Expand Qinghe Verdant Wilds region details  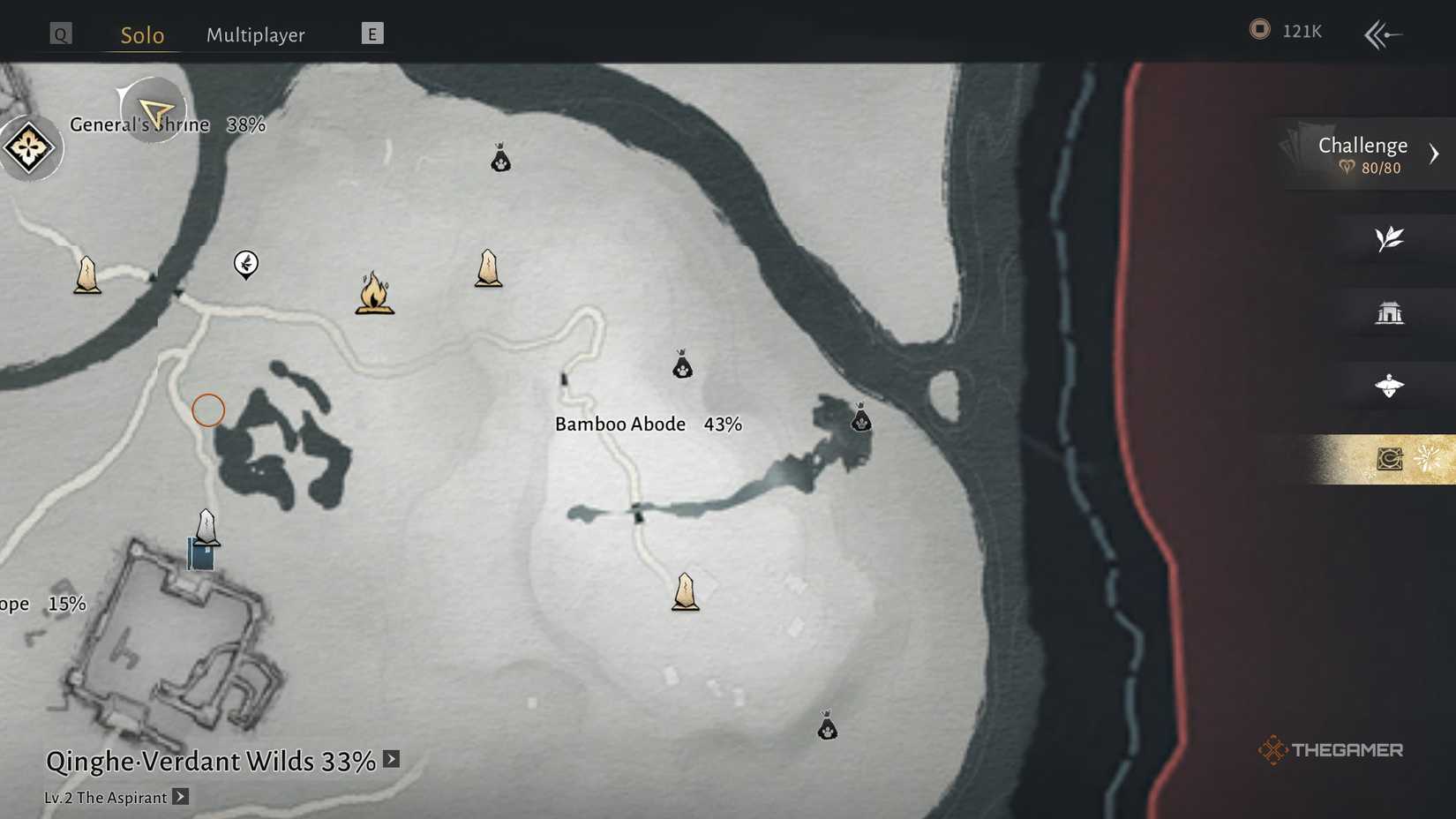coord(389,758)
